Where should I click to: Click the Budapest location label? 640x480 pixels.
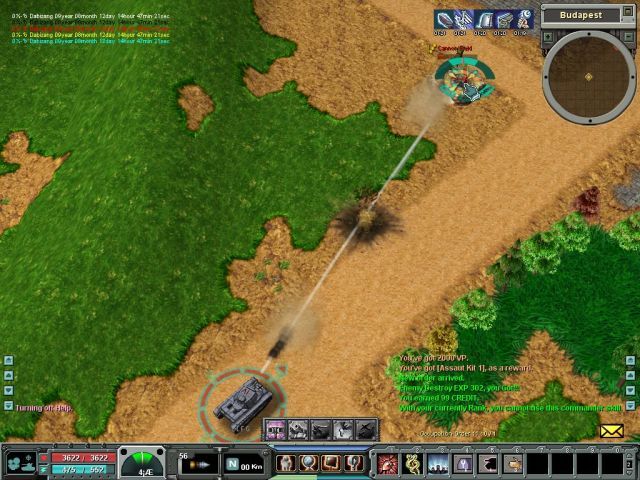(x=581, y=15)
